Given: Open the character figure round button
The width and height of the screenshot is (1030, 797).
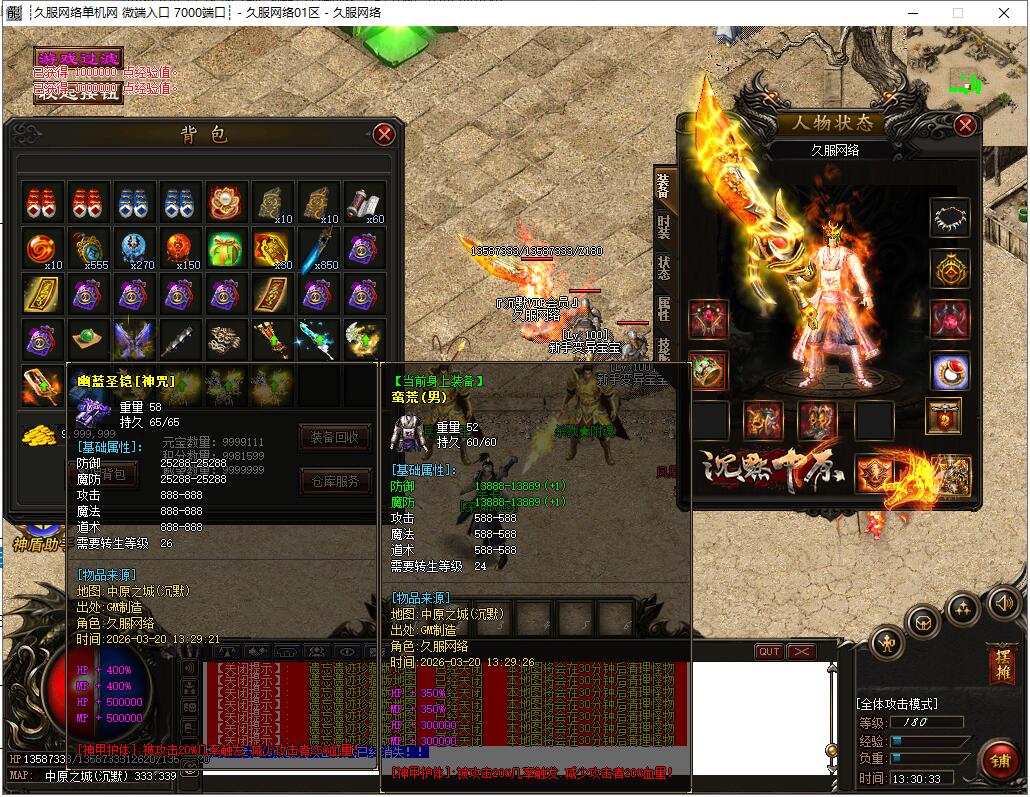Looking at the screenshot, I should point(887,642).
